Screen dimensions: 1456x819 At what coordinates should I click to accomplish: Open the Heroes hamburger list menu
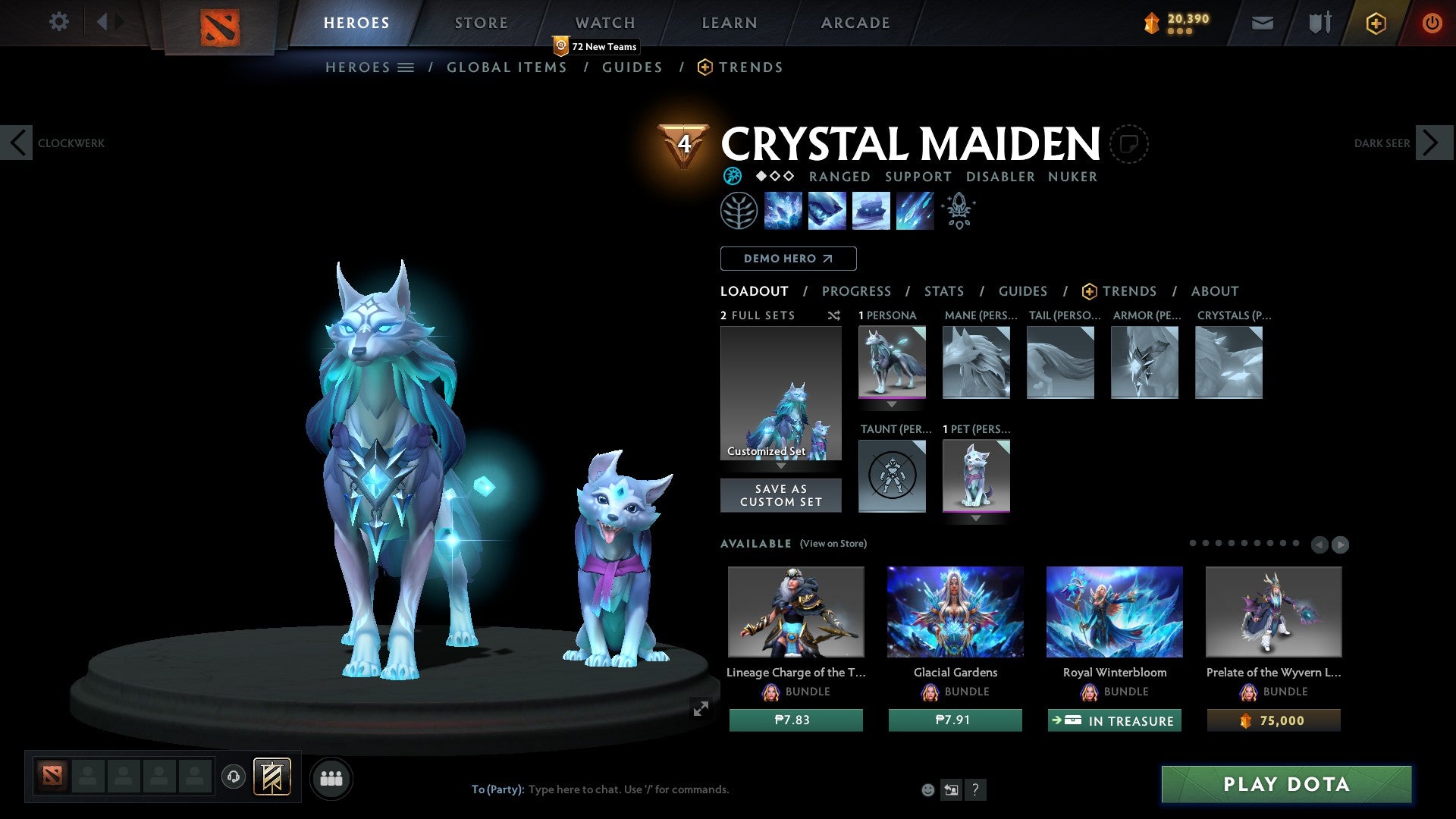(x=406, y=67)
